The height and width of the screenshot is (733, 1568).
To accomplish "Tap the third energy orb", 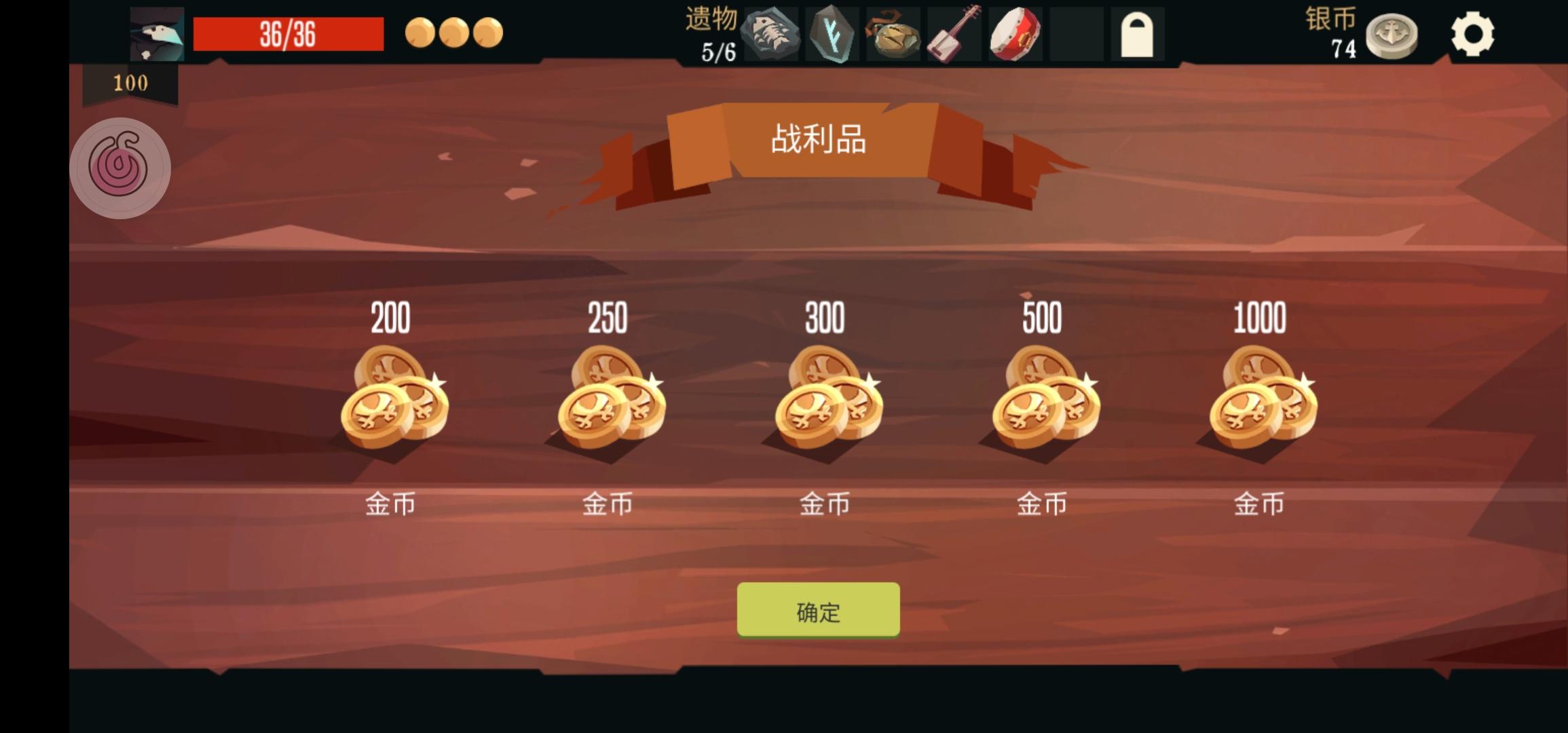I will (x=487, y=32).
